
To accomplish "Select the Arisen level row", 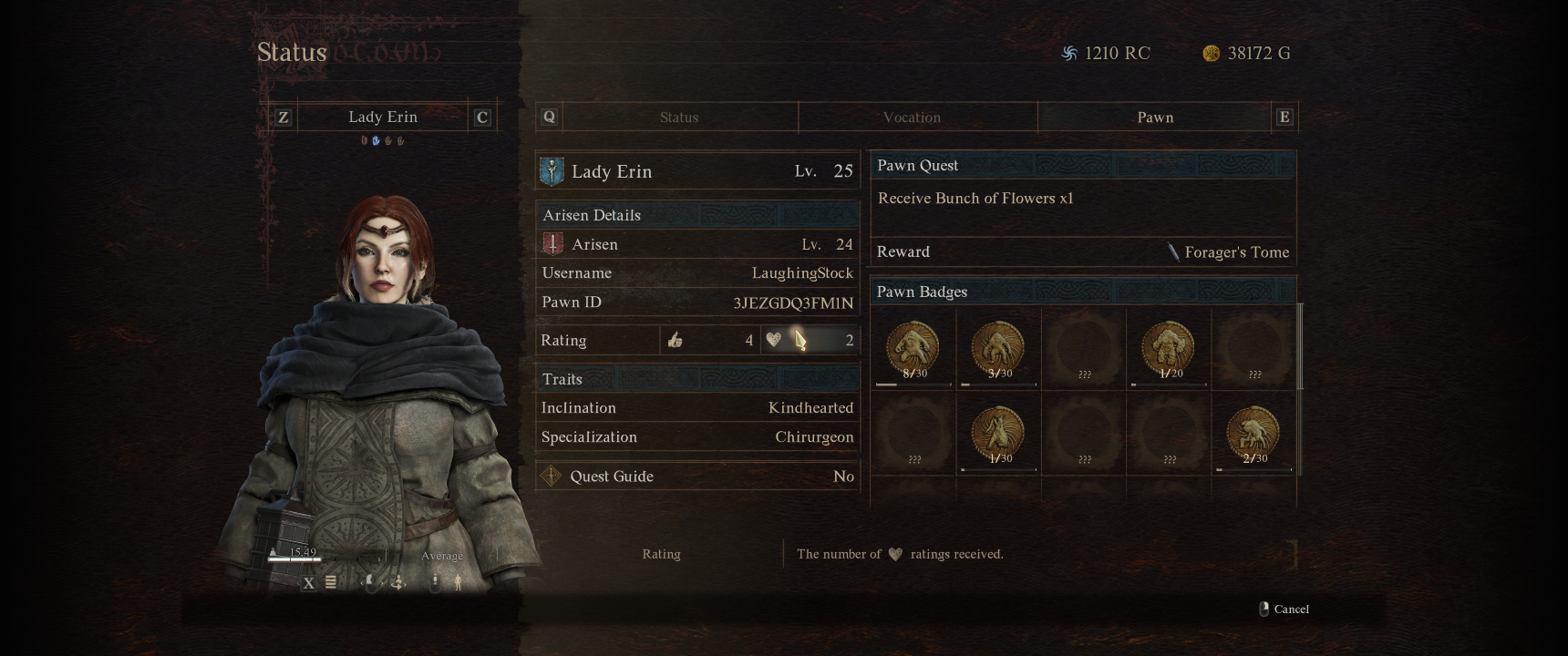I will [x=697, y=244].
